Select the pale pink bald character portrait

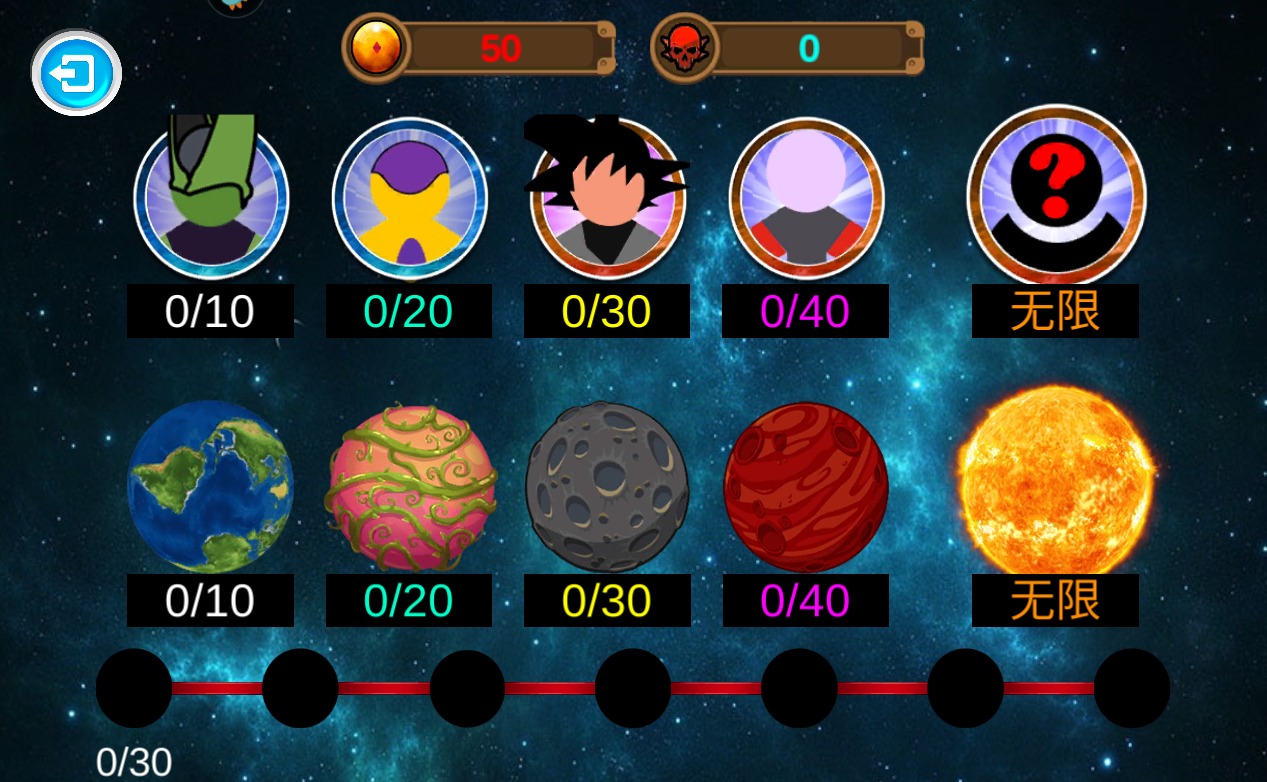[806, 197]
